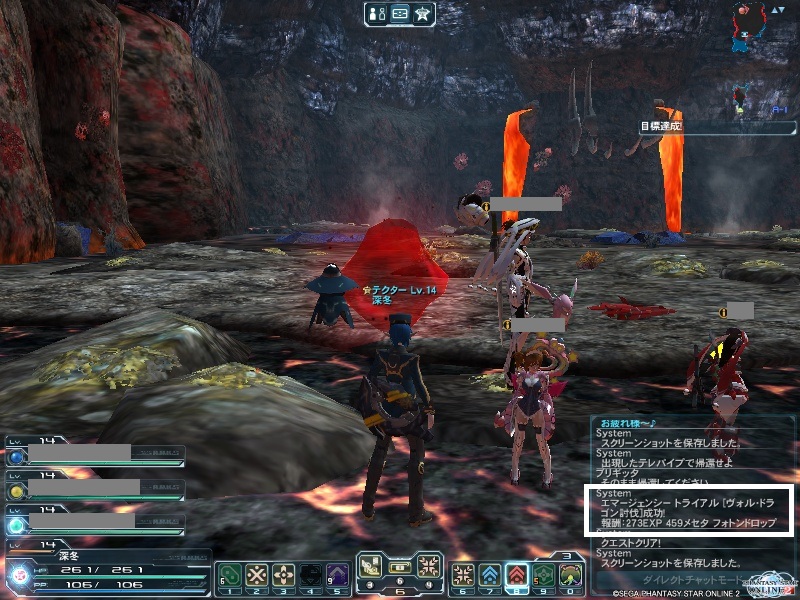Click the blue-orb party member row

coord(94,455)
